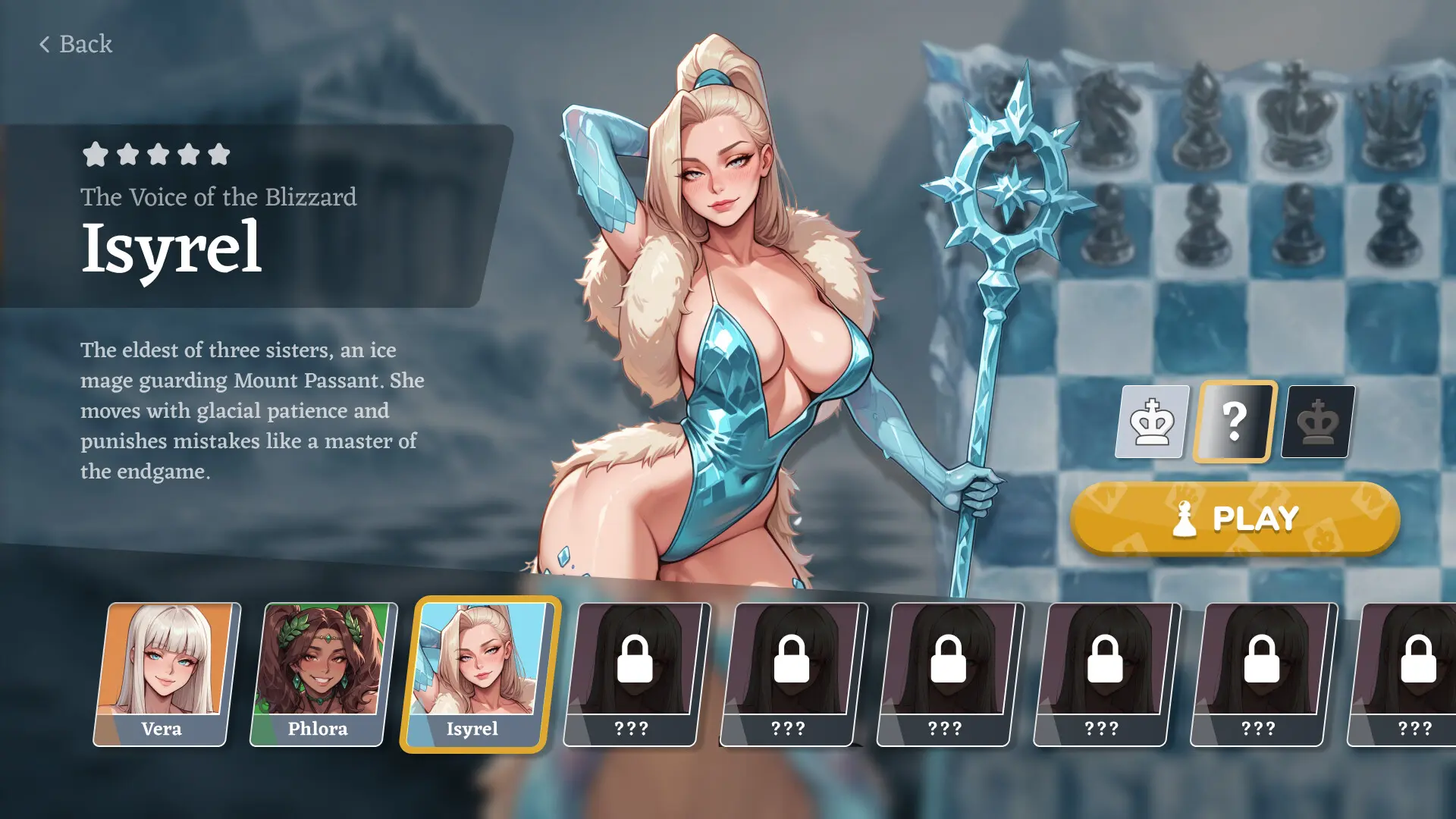
Task: Choose to play as the white king
Action: tap(1152, 422)
